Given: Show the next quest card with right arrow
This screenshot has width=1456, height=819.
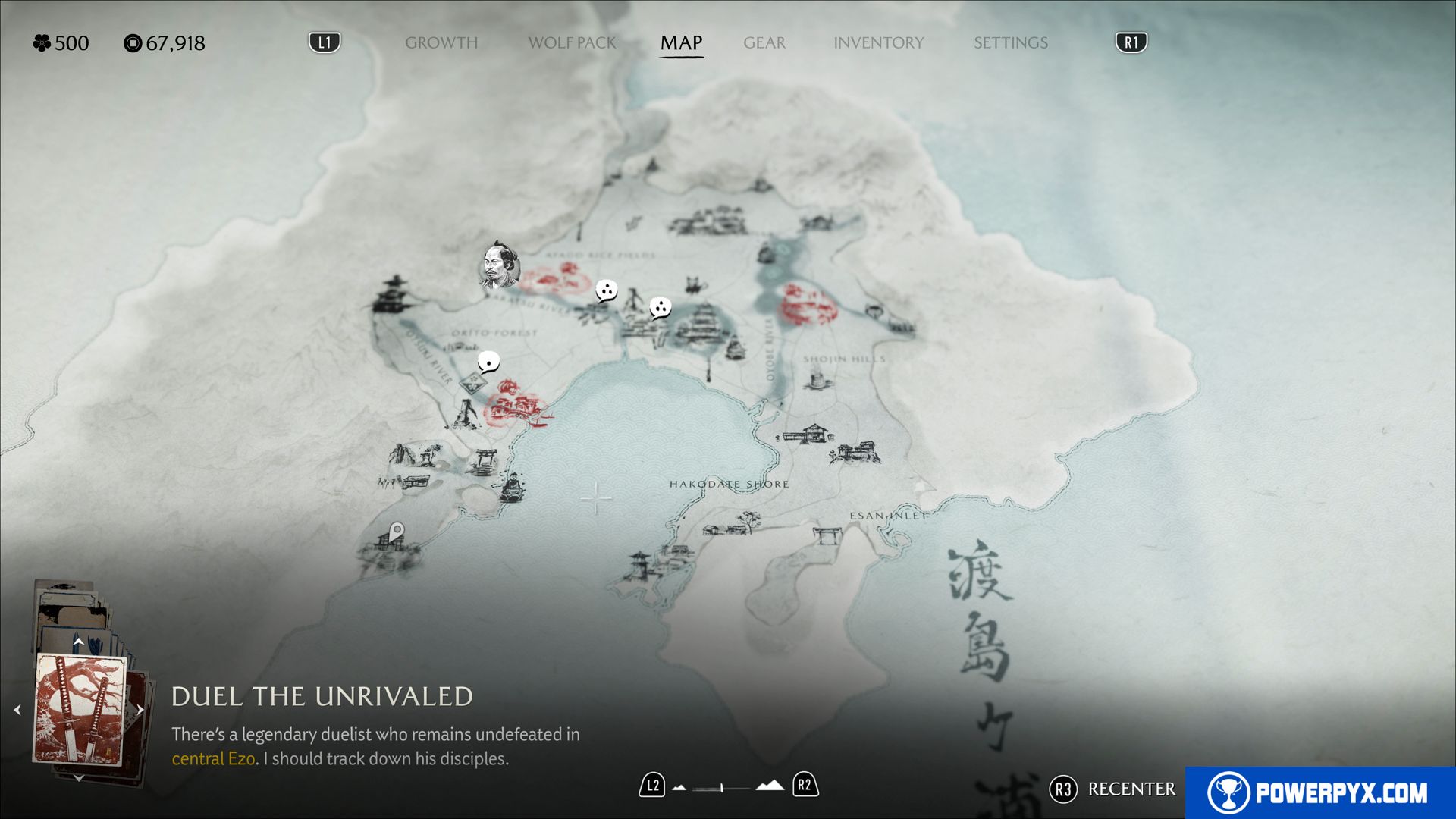Looking at the screenshot, I should 140,711.
